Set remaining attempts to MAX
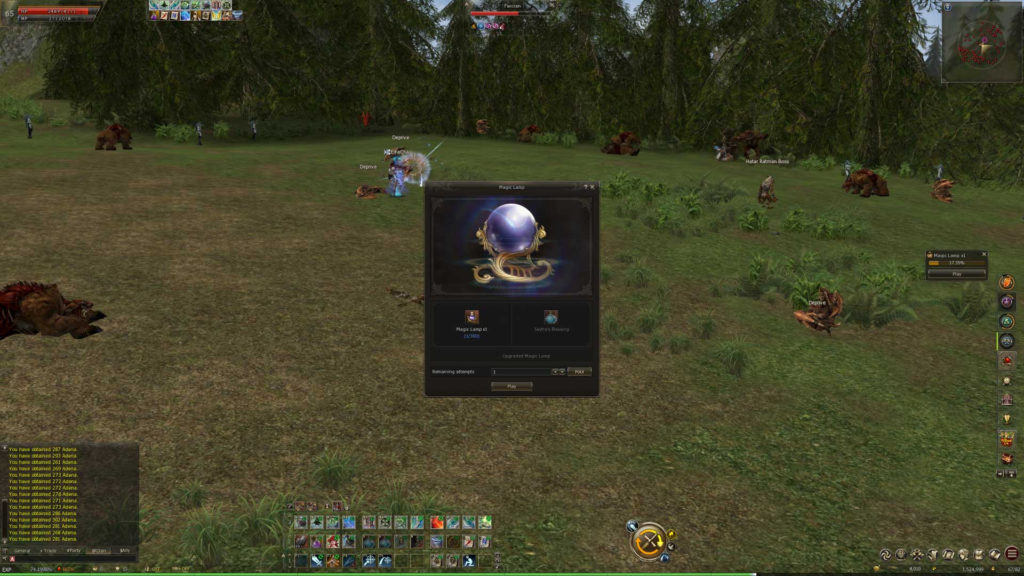Screen dimensions: 1024x576 point(579,371)
